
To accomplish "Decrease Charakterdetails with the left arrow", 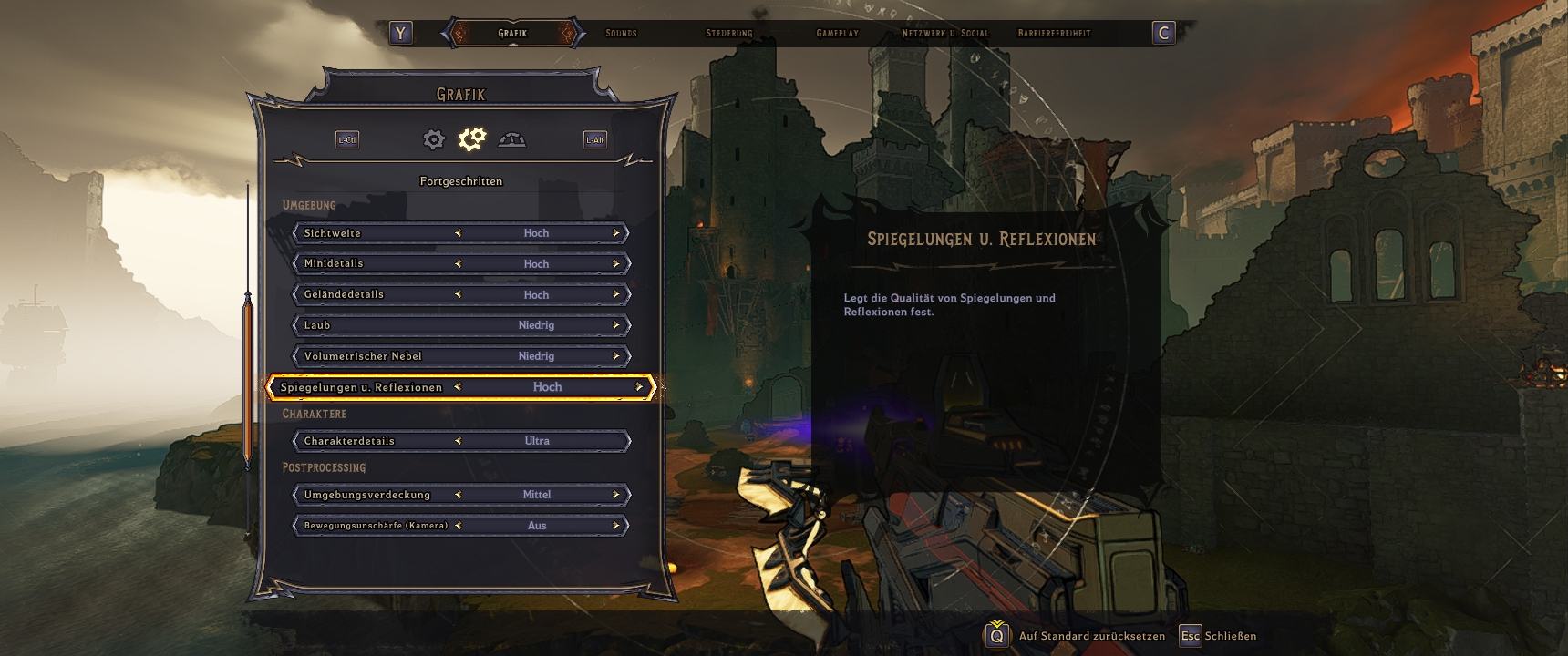I will pos(458,441).
